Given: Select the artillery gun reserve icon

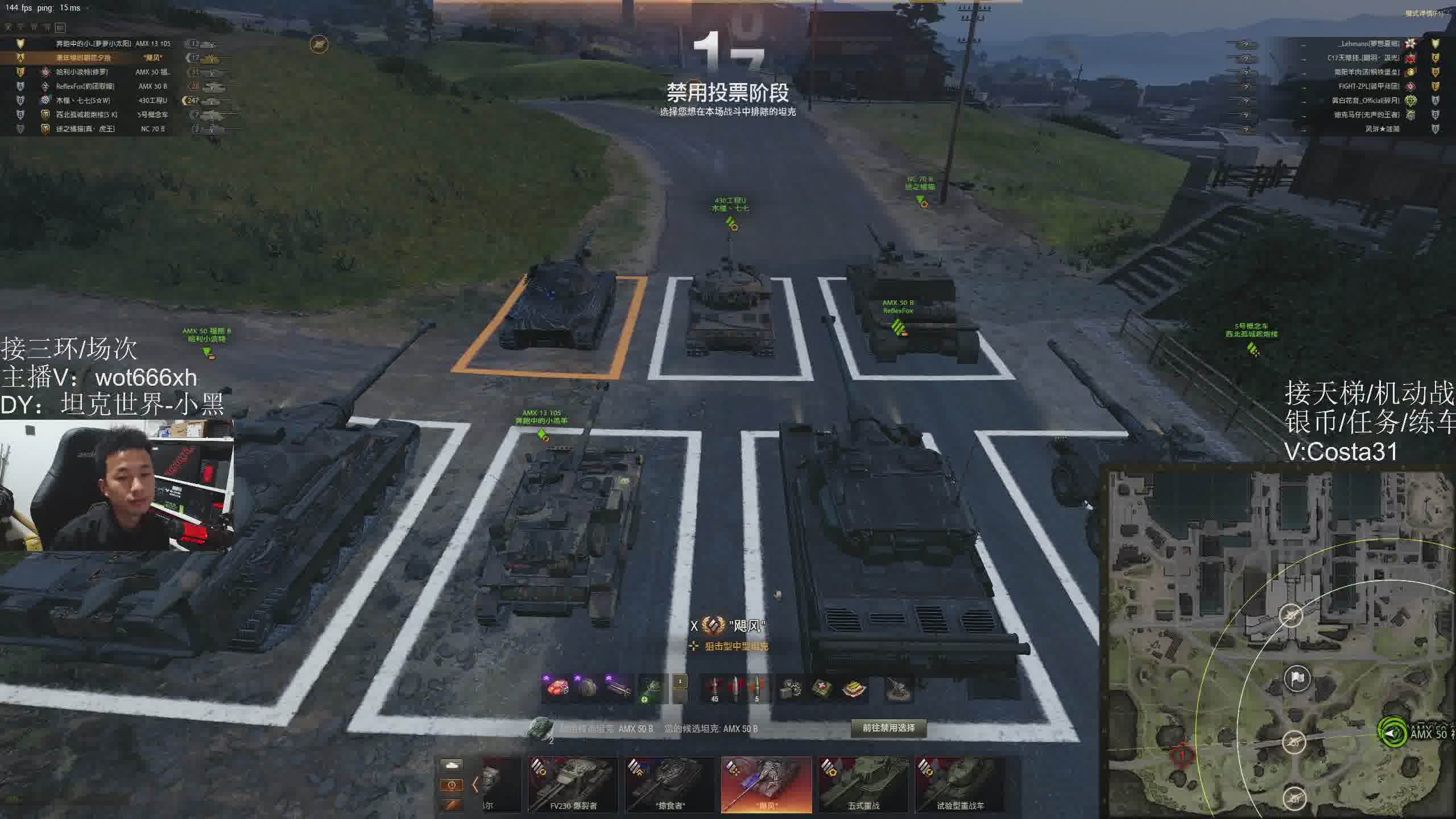Looking at the screenshot, I should (x=899, y=689).
